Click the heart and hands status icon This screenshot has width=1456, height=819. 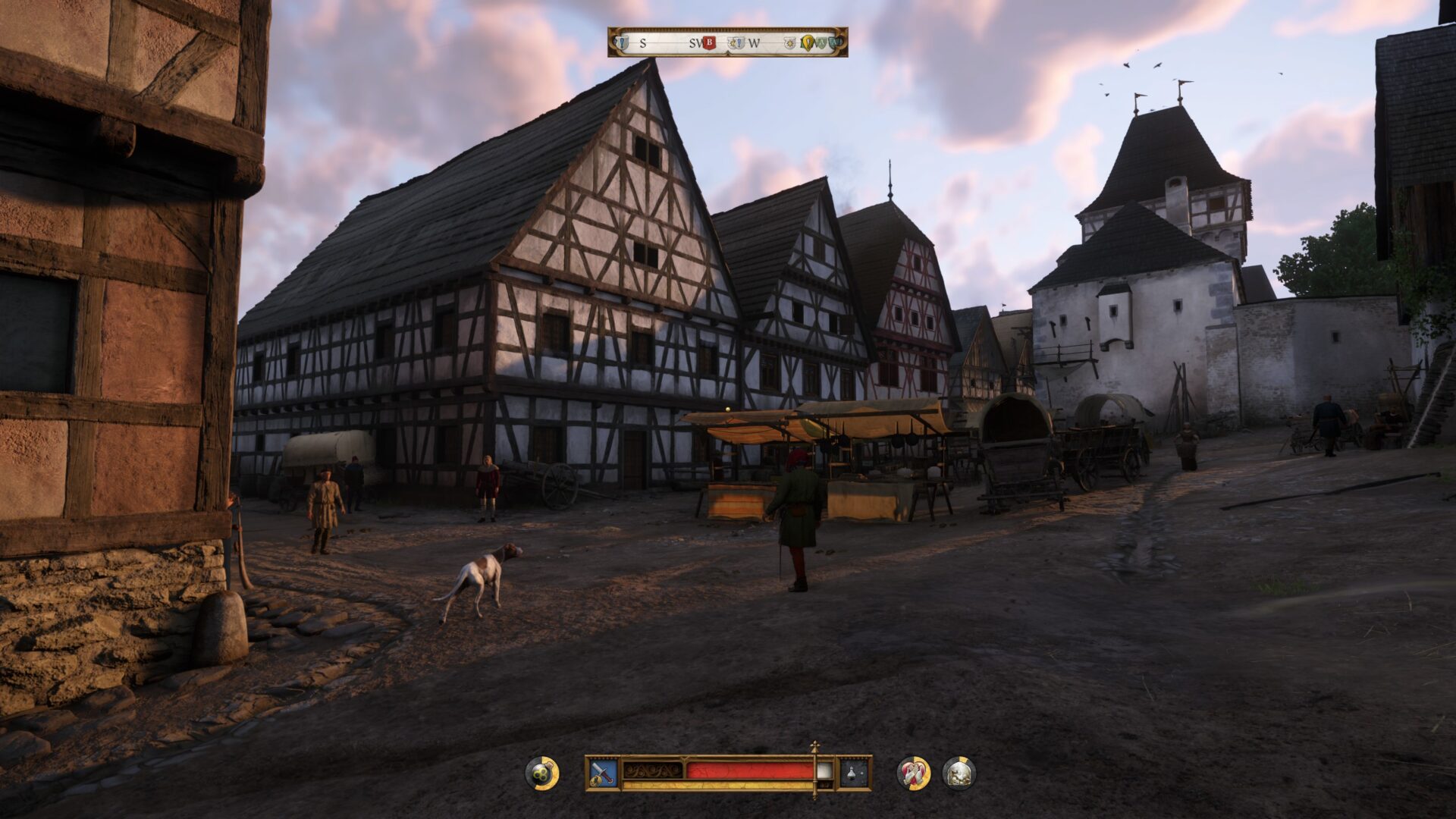[913, 773]
